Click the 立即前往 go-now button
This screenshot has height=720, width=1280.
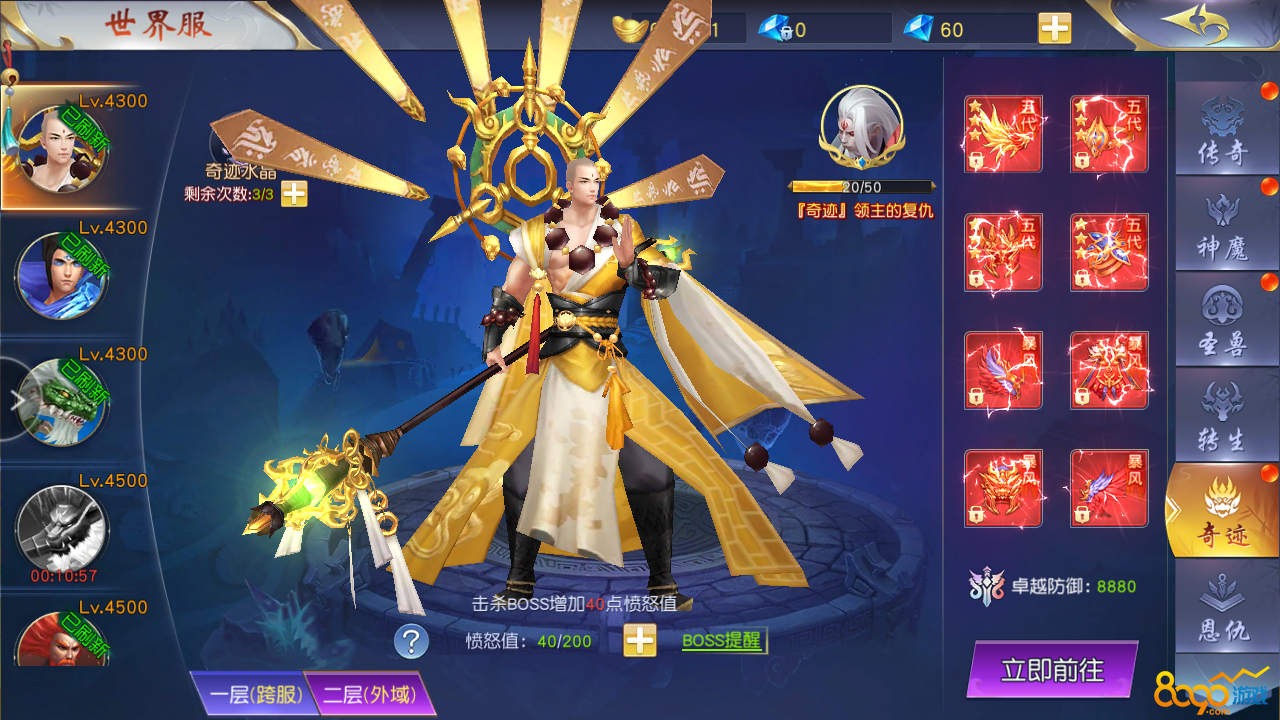pyautogui.click(x=1052, y=669)
